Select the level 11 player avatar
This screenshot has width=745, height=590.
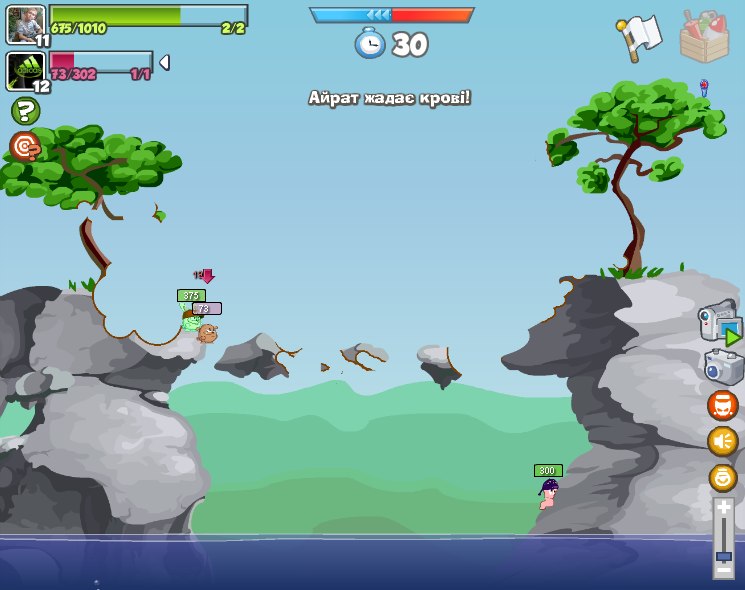pyautogui.click(x=25, y=23)
